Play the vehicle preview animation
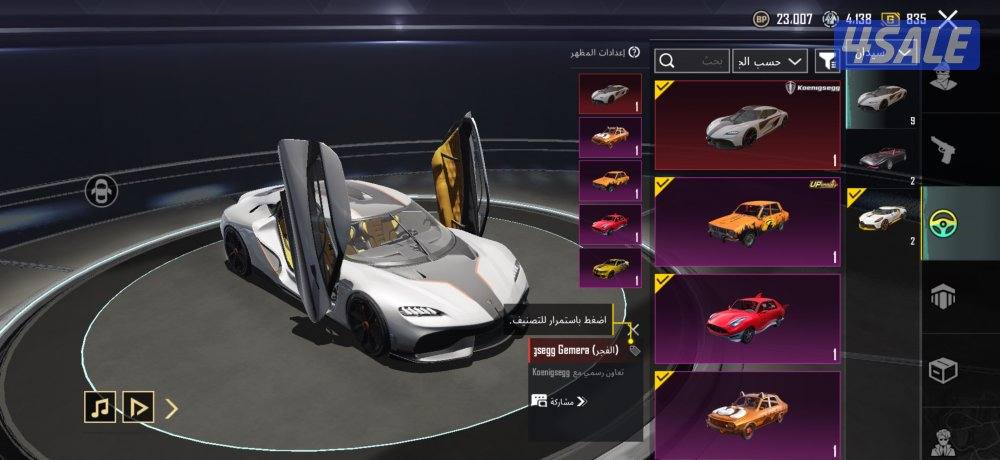Image resolution: width=1000 pixels, height=460 pixels. click(137, 407)
